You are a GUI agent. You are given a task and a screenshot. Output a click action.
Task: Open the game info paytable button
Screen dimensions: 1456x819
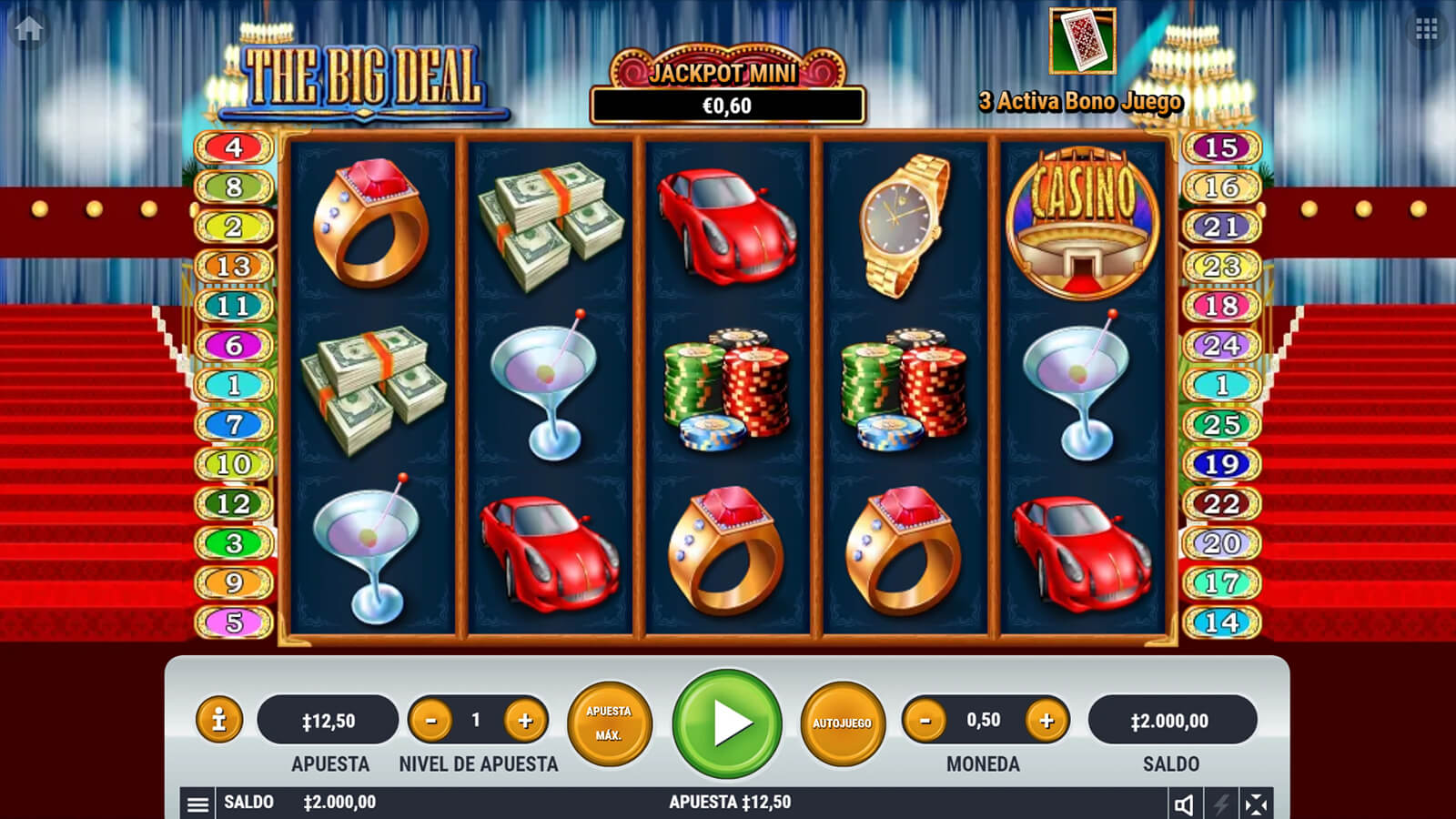(x=218, y=721)
